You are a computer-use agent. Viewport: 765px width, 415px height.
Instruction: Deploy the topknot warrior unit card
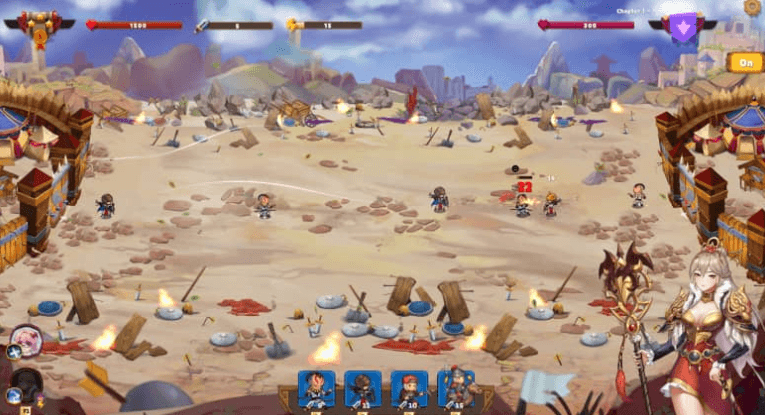pos(317,390)
